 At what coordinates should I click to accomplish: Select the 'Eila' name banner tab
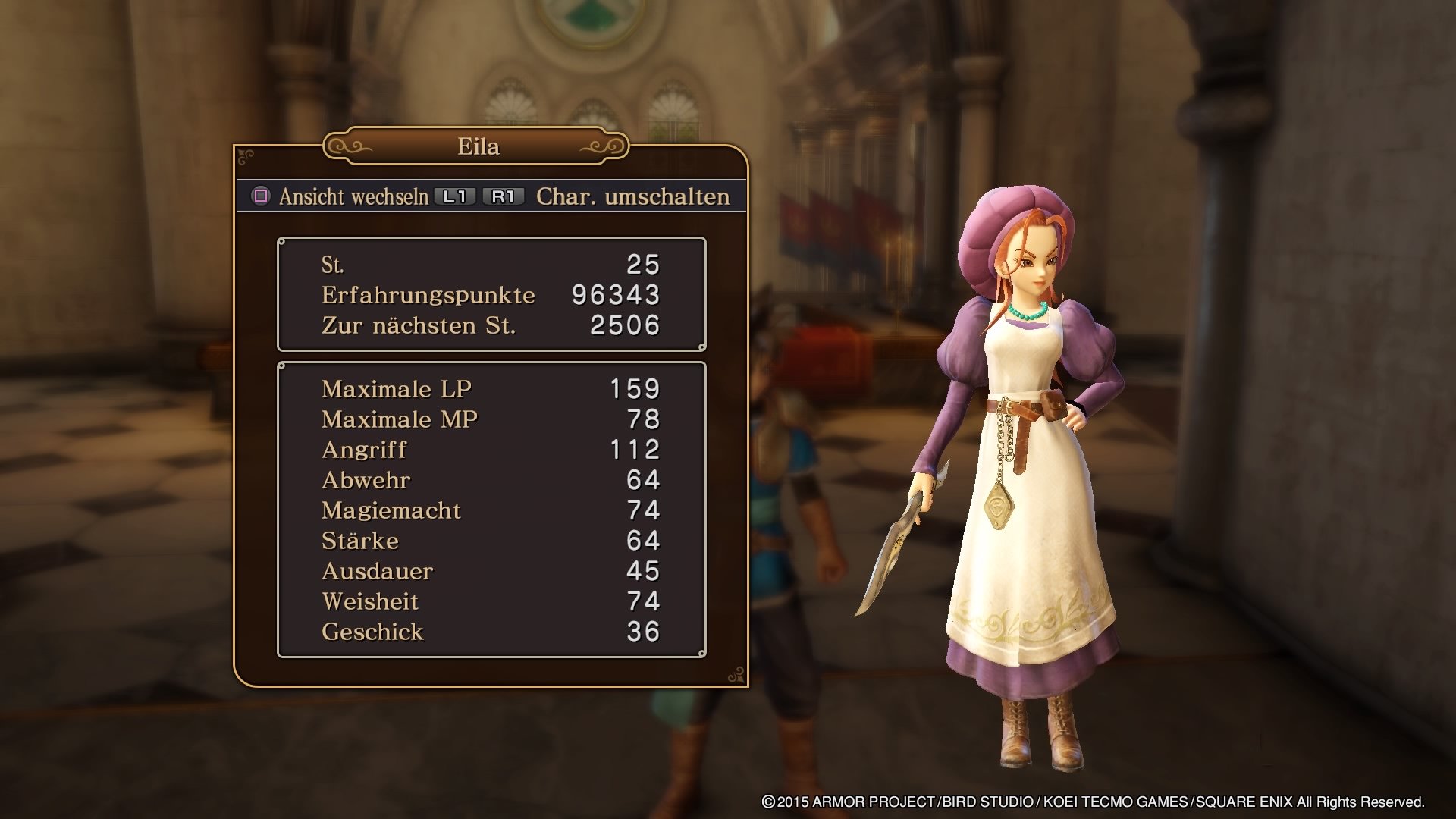476,147
